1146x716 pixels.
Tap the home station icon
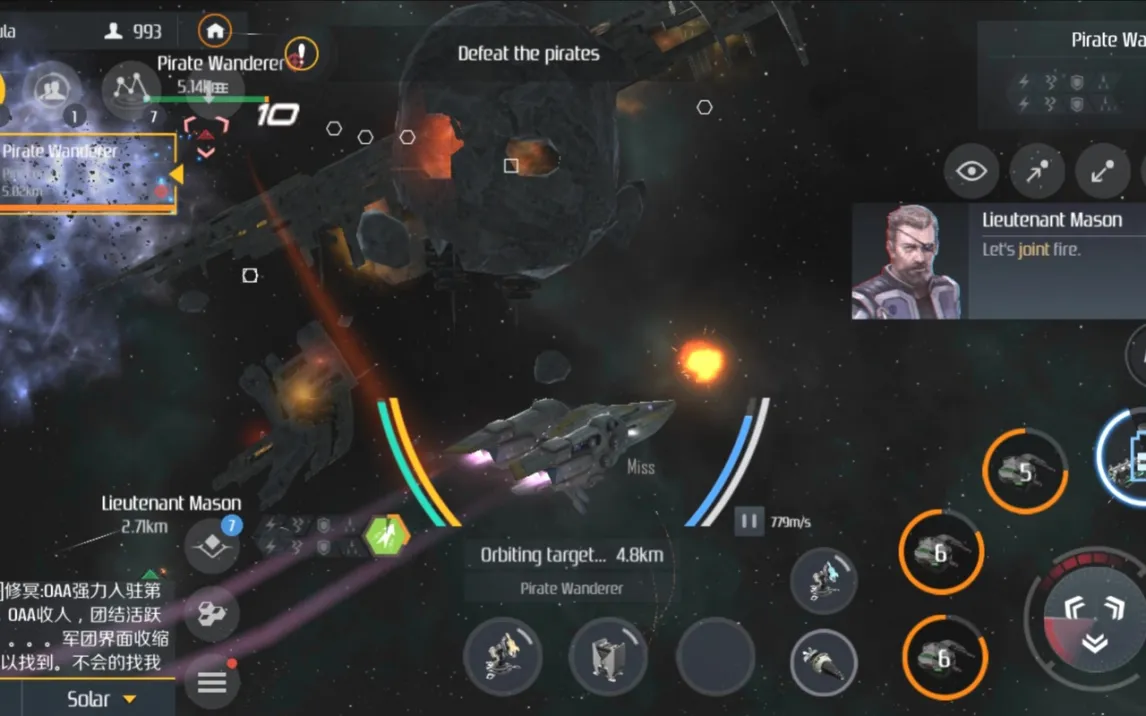(x=215, y=30)
